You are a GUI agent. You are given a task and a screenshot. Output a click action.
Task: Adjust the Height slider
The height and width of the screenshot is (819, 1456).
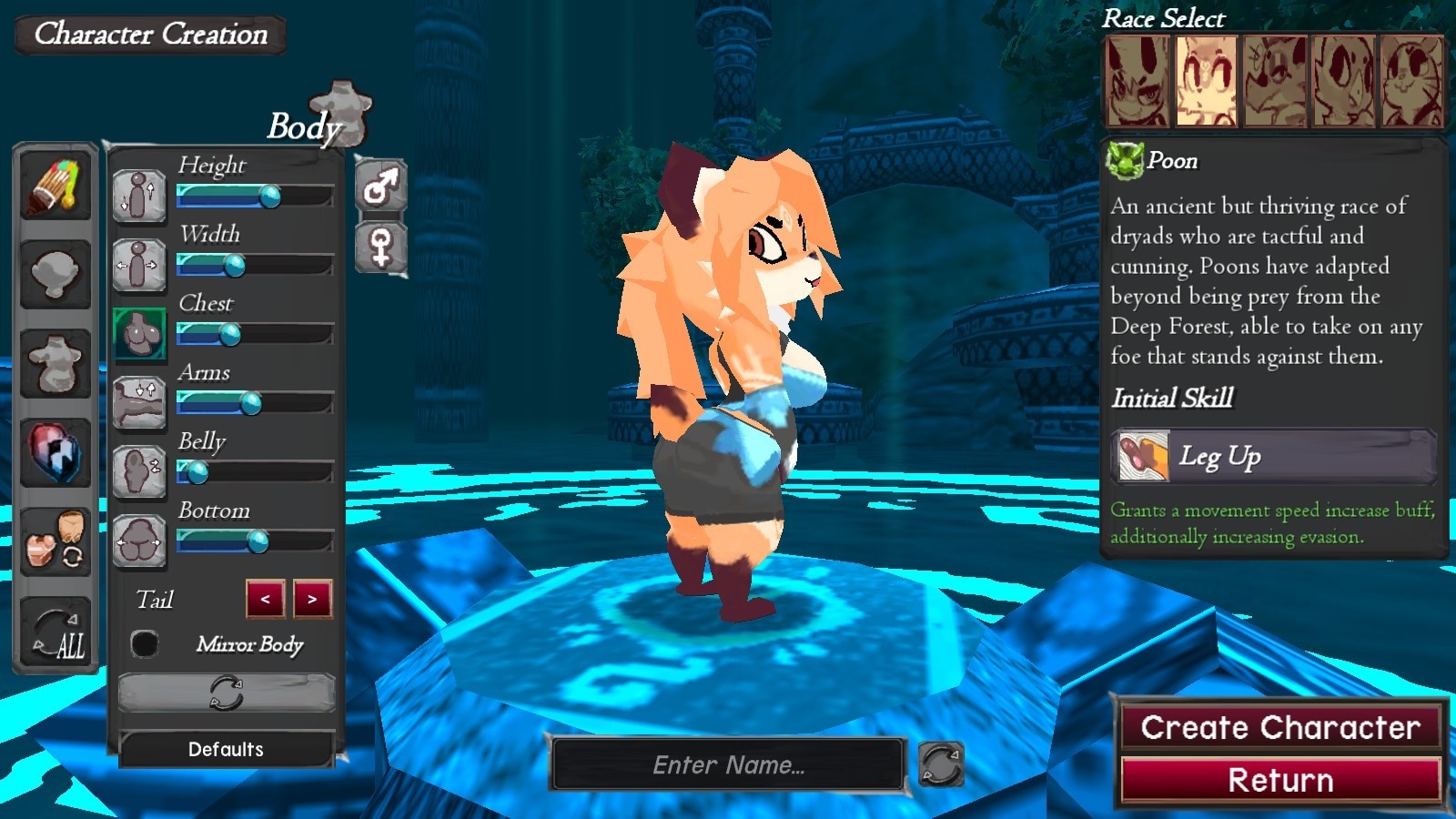tap(269, 196)
